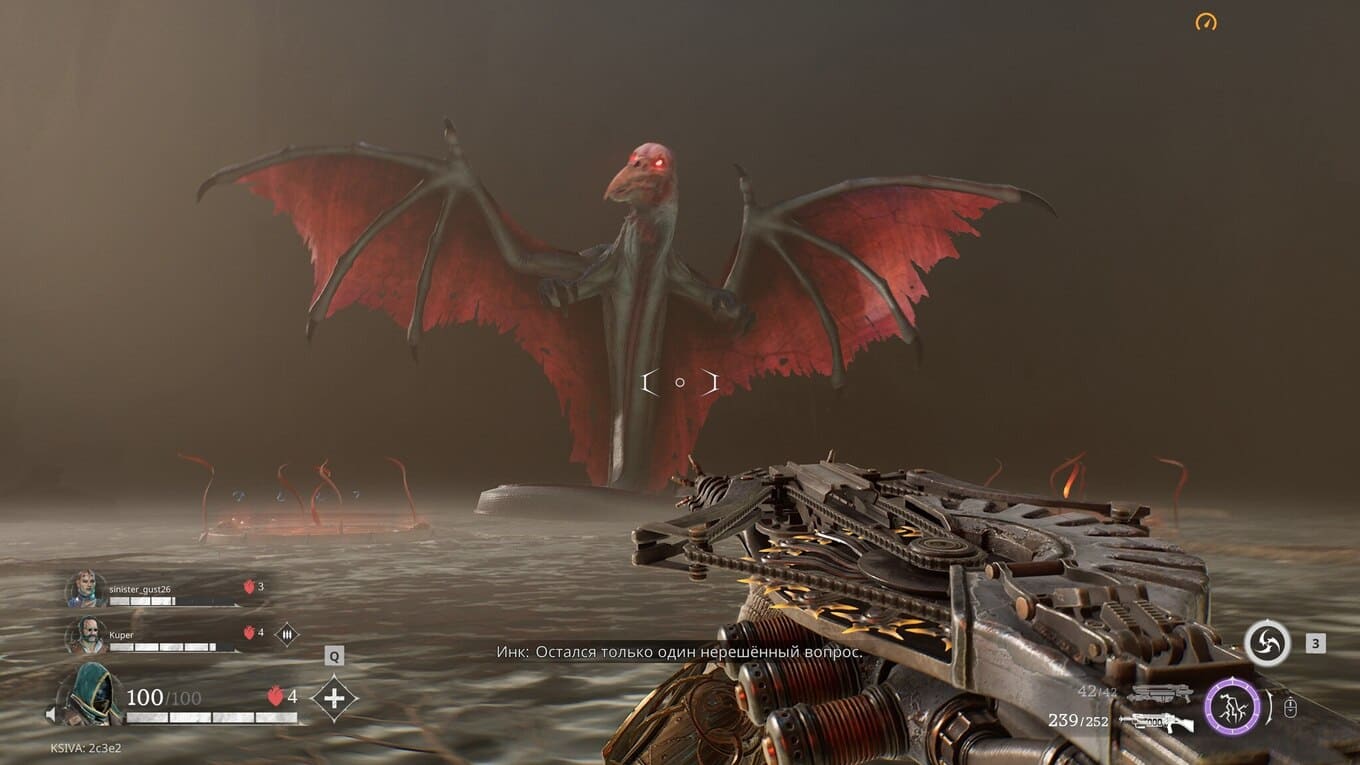Viewport: 1360px width, 765px height.
Task: Click the speaker icon beside your portrait
Action: 51,714
